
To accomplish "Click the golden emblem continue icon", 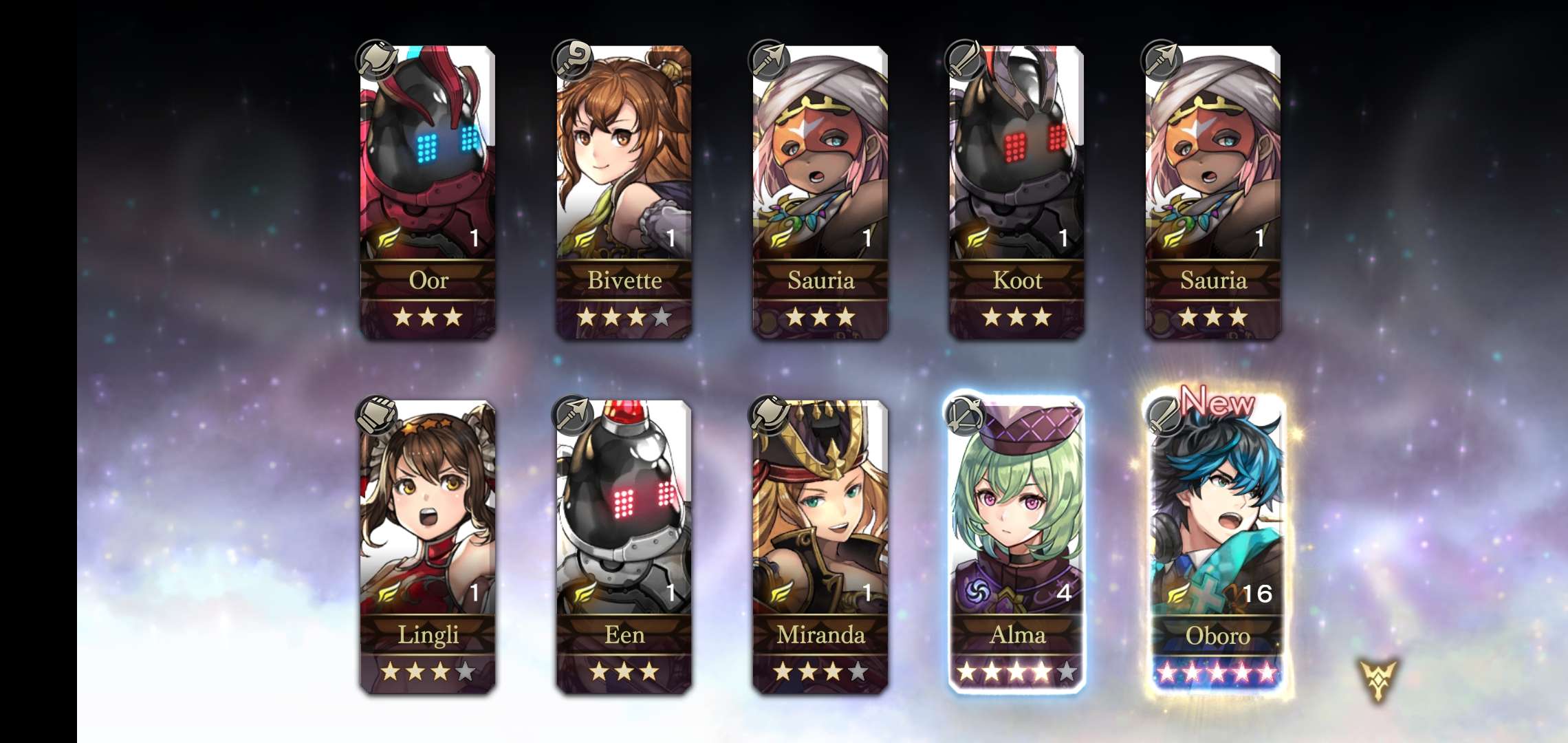I will (1378, 680).
